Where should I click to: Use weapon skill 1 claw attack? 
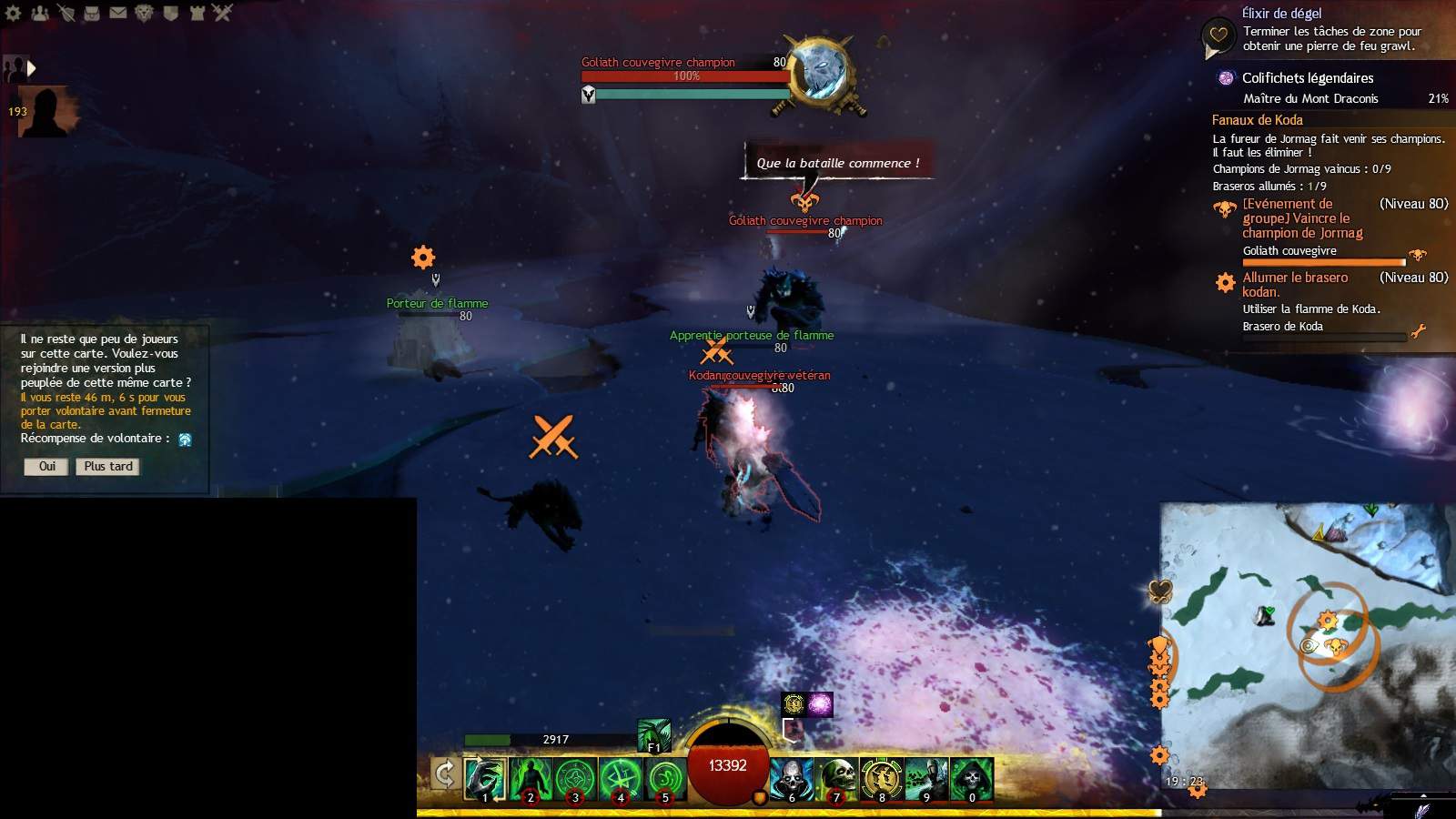pyautogui.click(x=485, y=780)
